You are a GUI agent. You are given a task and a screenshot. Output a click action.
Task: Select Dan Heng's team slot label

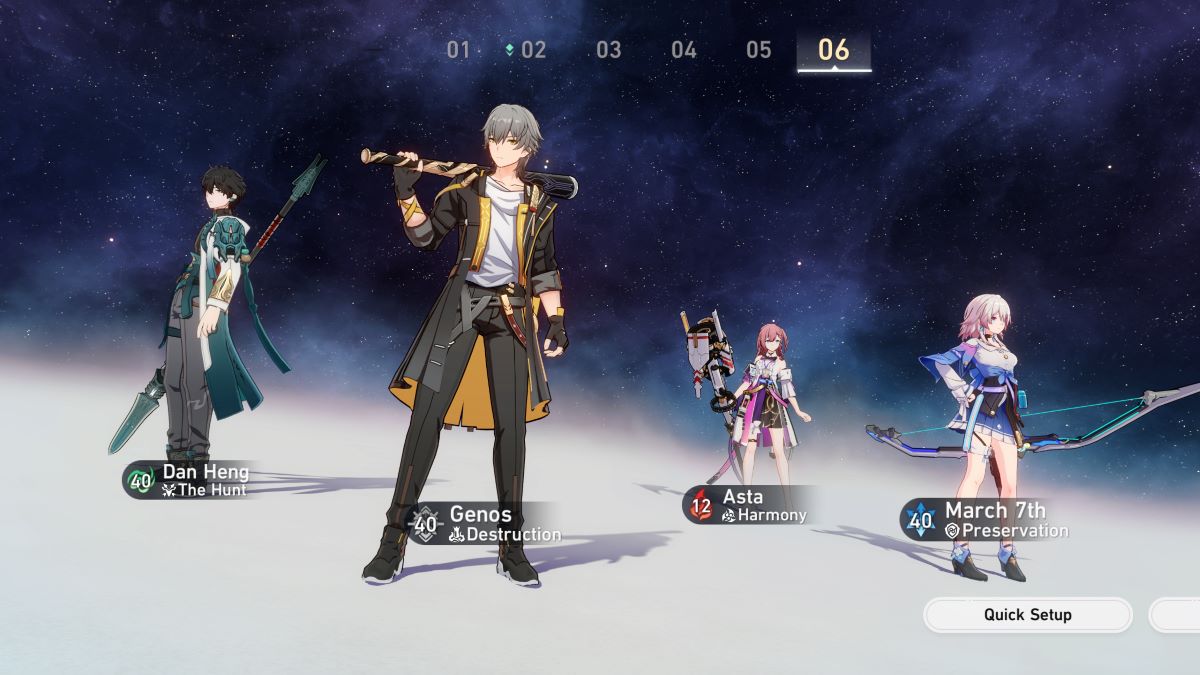click(190, 480)
